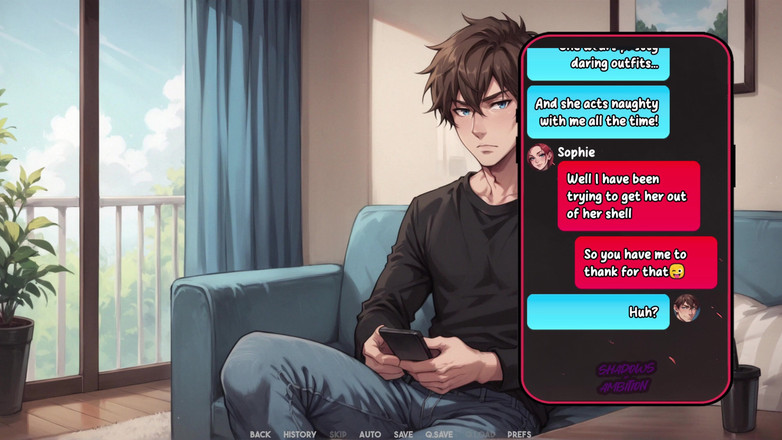Click the Back button in quick menu
Image resolution: width=782 pixels, height=440 pixels.
[260, 434]
